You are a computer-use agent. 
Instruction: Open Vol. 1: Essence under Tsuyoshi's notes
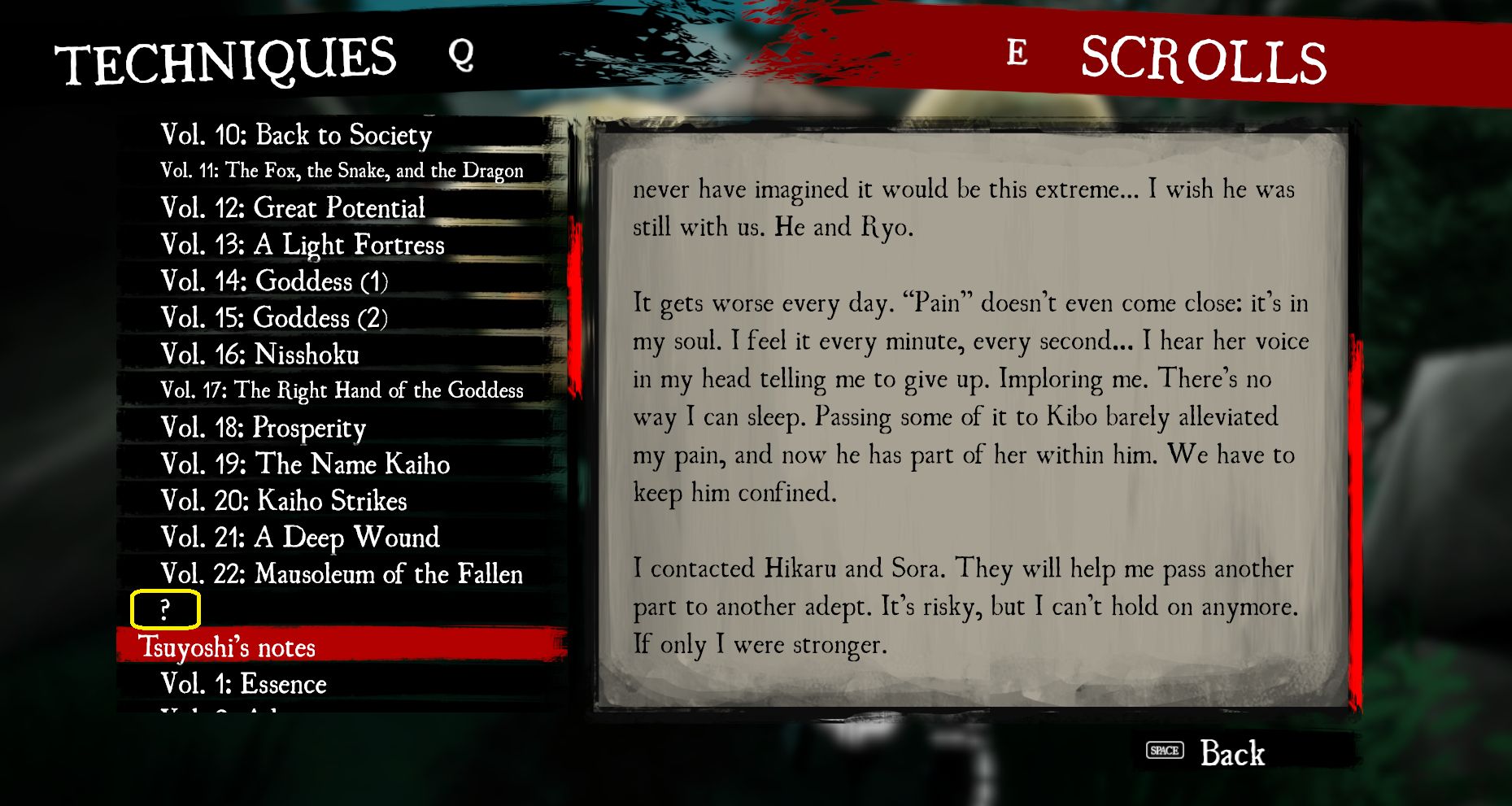[244, 684]
